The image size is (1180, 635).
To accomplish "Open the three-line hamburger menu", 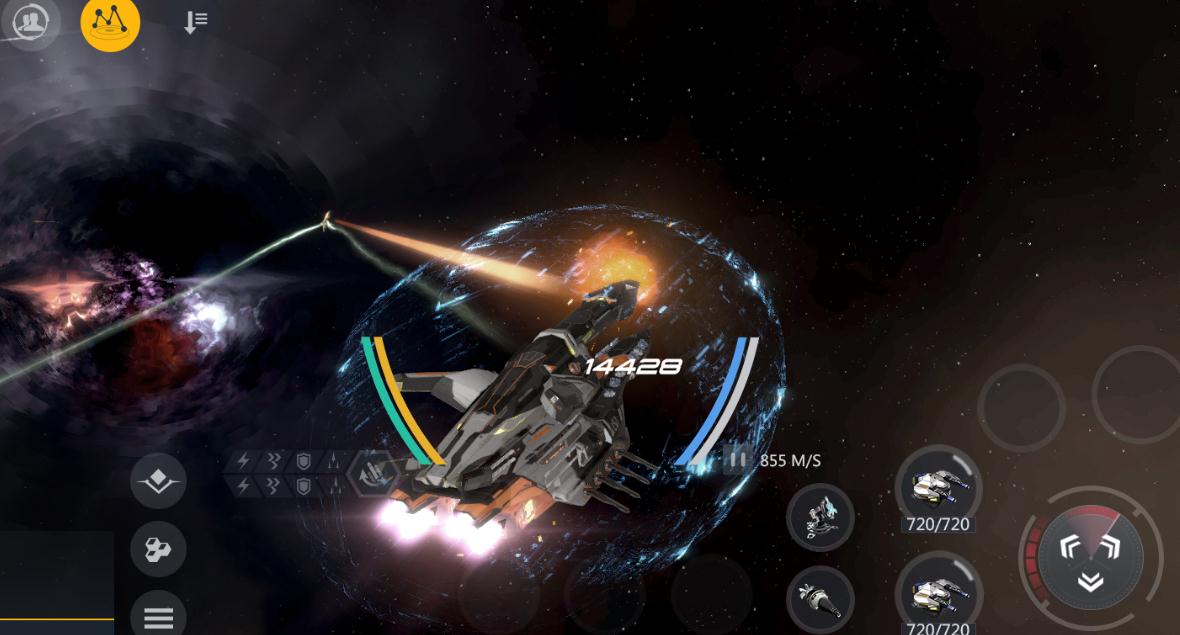I will tap(158, 617).
